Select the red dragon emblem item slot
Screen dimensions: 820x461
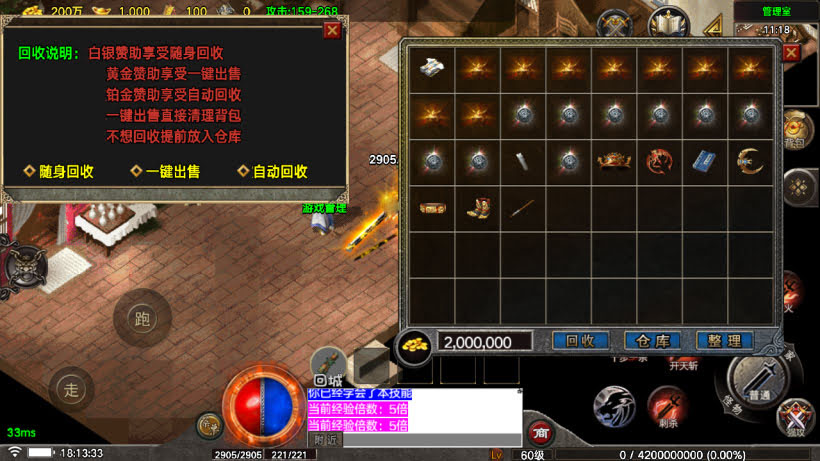pos(660,161)
